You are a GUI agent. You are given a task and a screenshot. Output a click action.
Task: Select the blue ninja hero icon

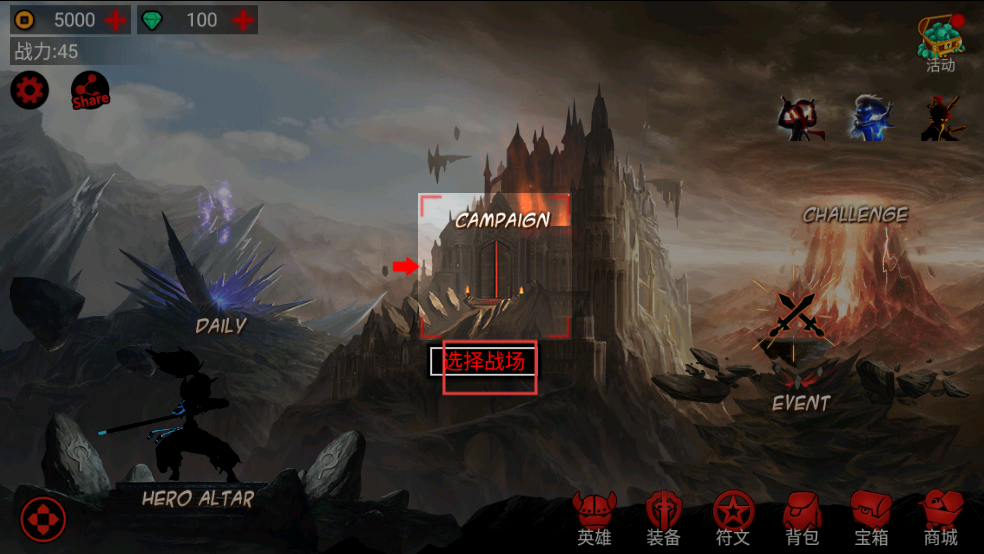pyautogui.click(x=869, y=118)
